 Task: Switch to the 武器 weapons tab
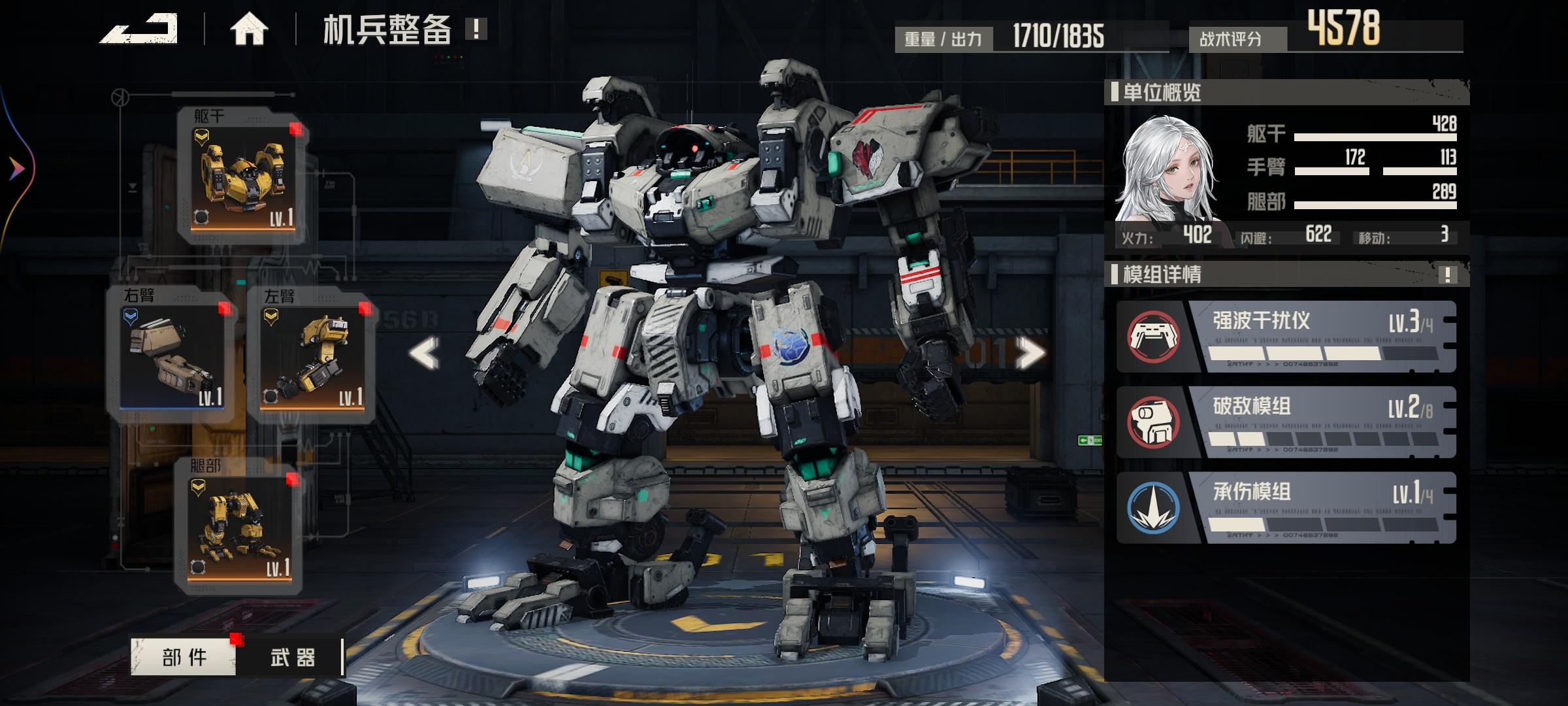291,657
